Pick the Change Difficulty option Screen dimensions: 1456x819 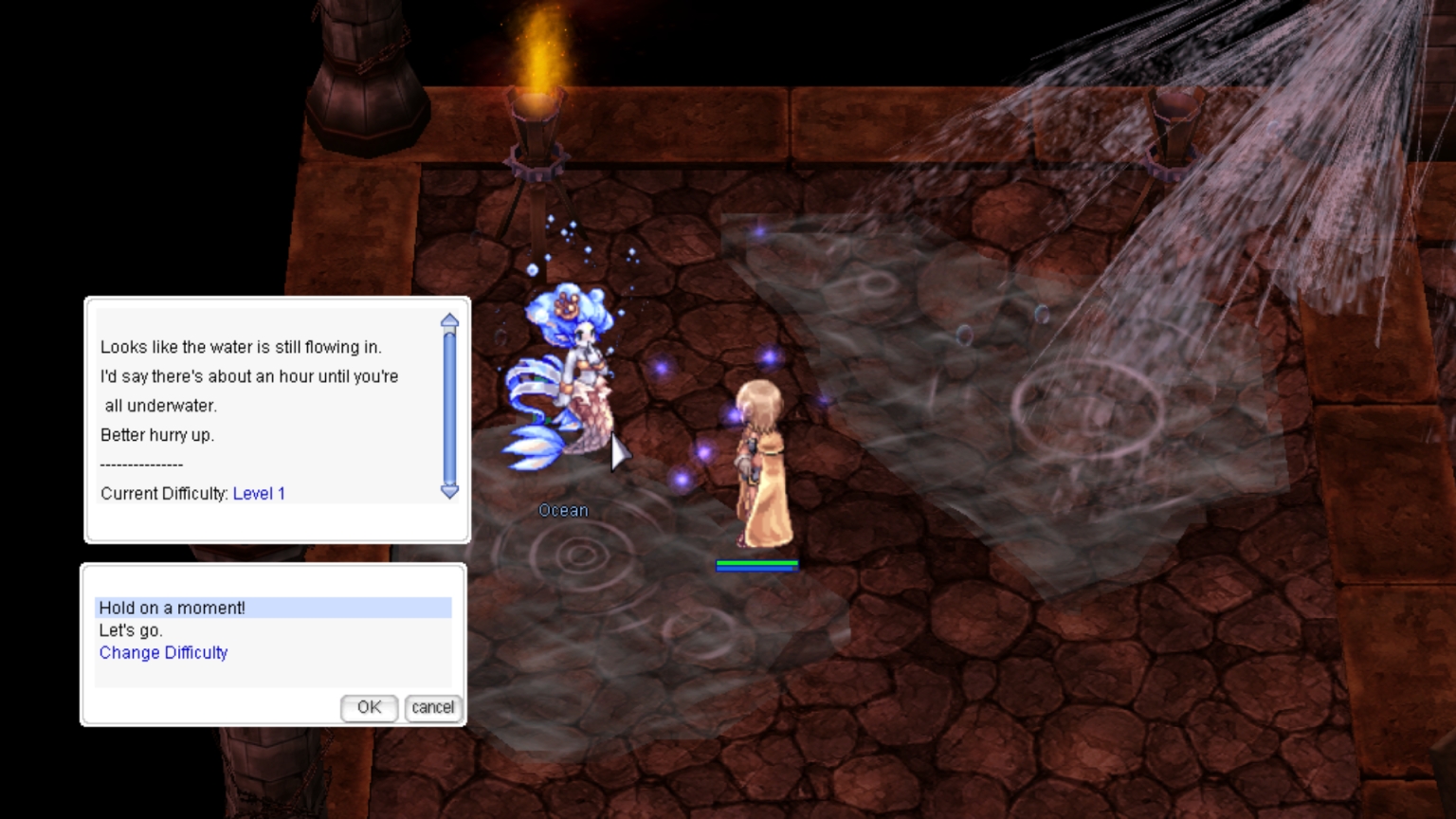pyautogui.click(x=163, y=653)
